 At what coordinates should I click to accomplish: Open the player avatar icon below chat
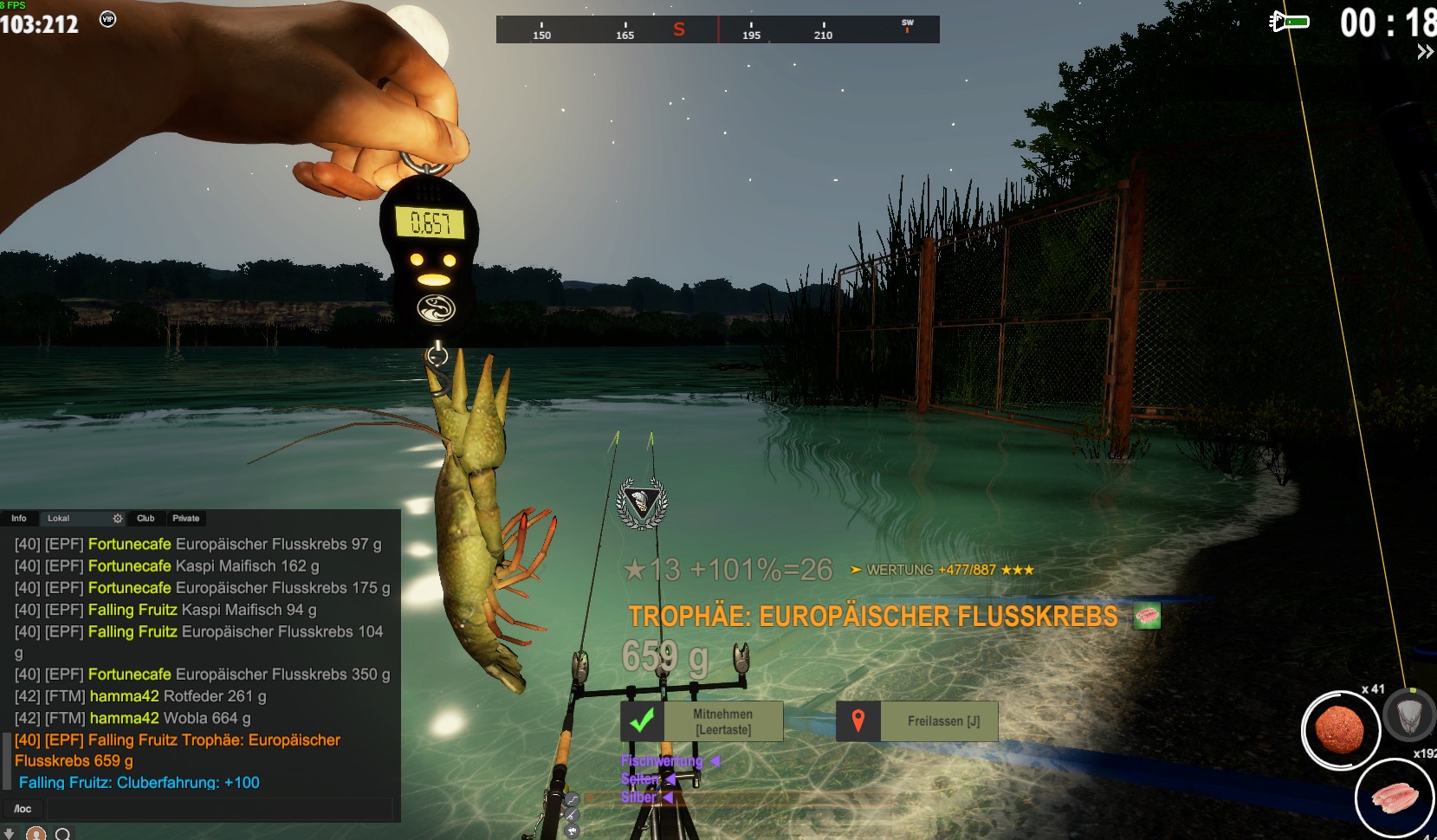click(36, 833)
